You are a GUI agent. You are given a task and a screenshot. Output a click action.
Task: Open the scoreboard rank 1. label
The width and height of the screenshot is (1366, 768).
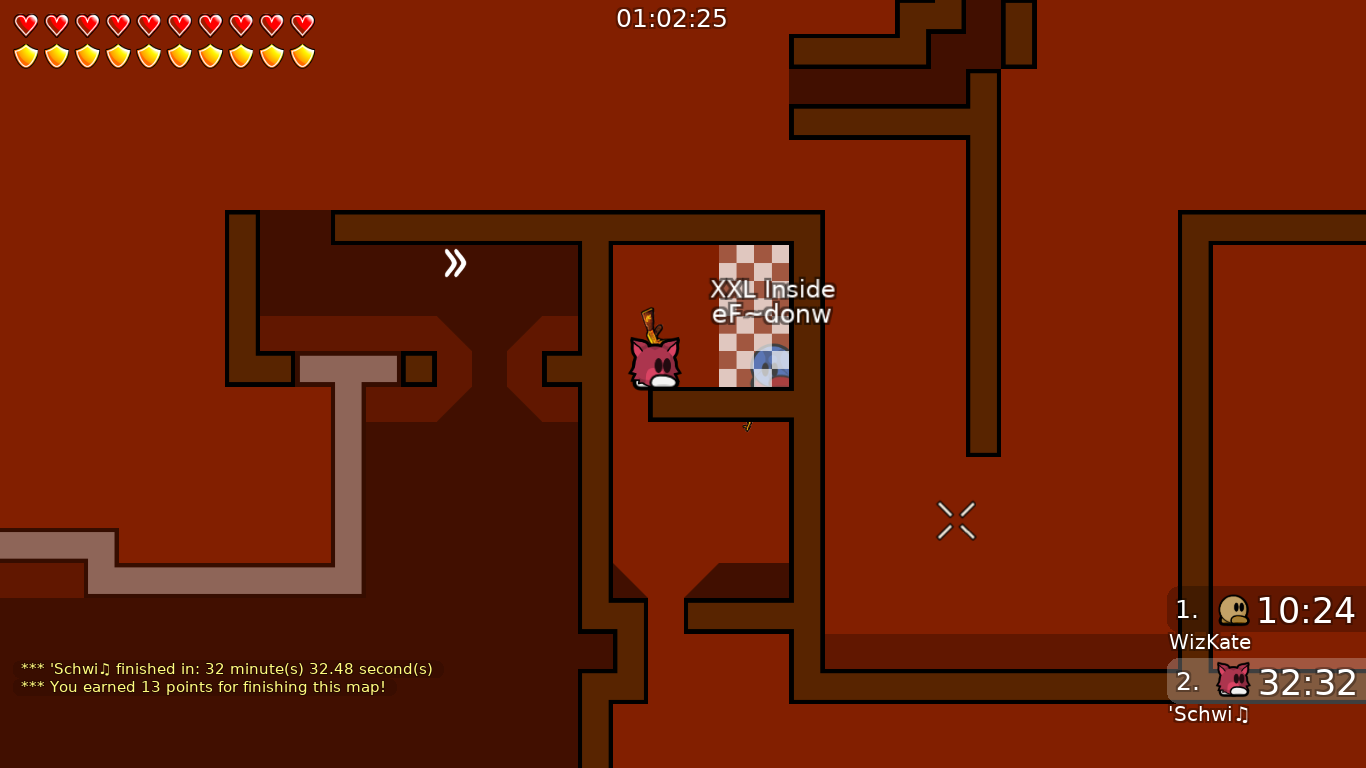click(x=1185, y=611)
